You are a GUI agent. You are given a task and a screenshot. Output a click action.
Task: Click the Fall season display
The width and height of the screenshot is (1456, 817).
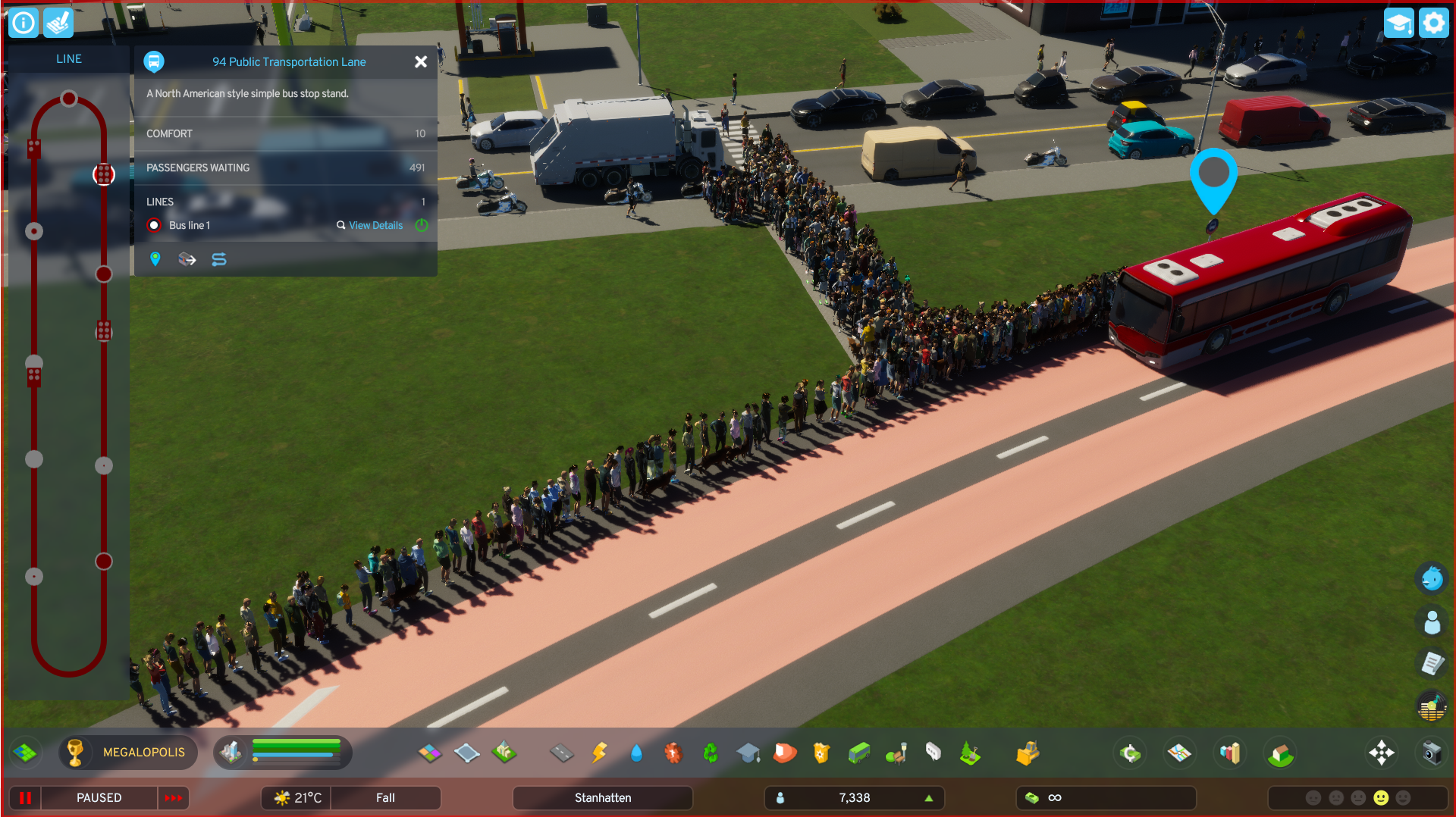386,797
